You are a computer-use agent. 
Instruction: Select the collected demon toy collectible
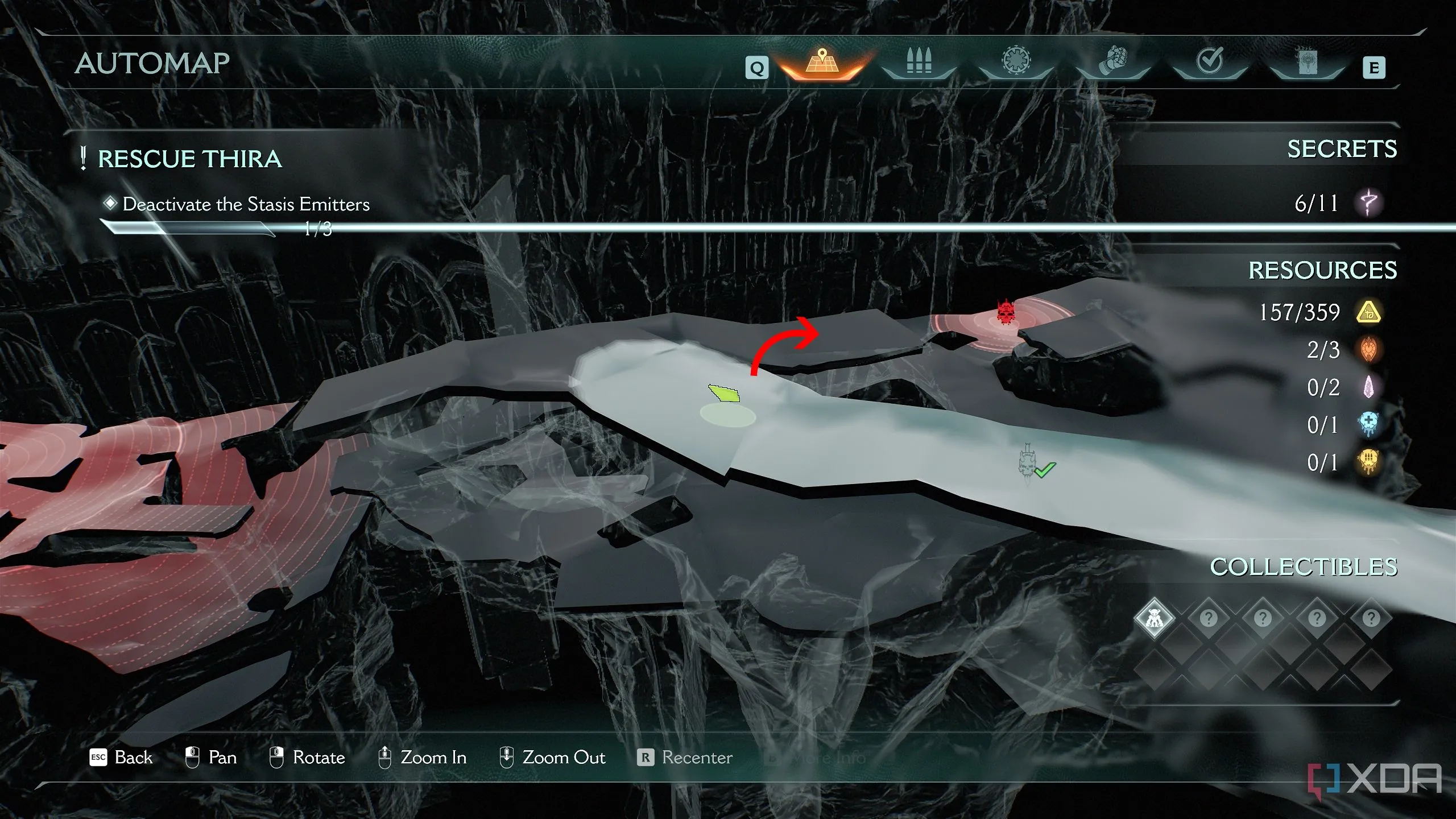tap(1154, 618)
